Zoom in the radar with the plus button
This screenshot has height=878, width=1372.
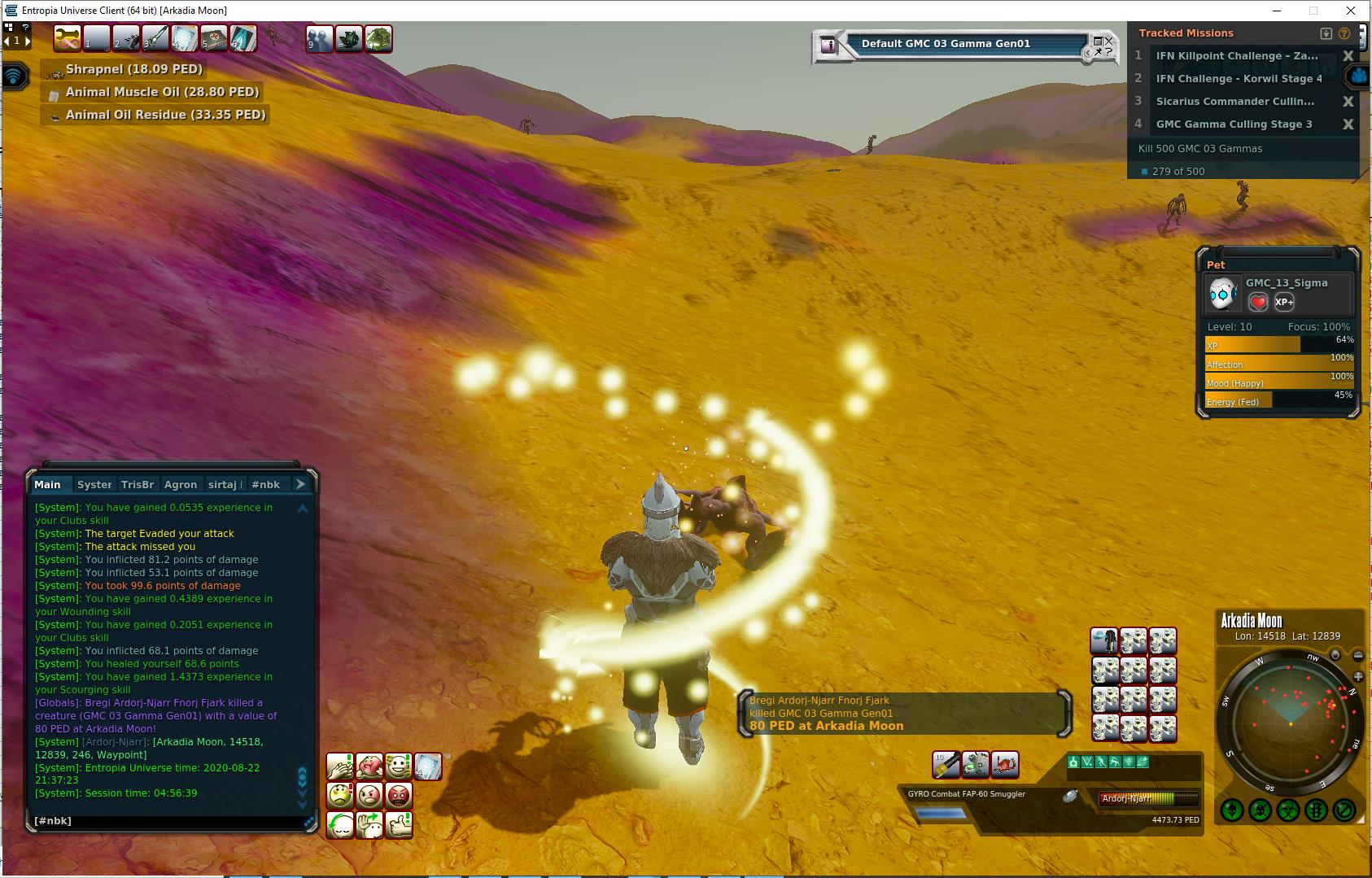tap(1358, 677)
